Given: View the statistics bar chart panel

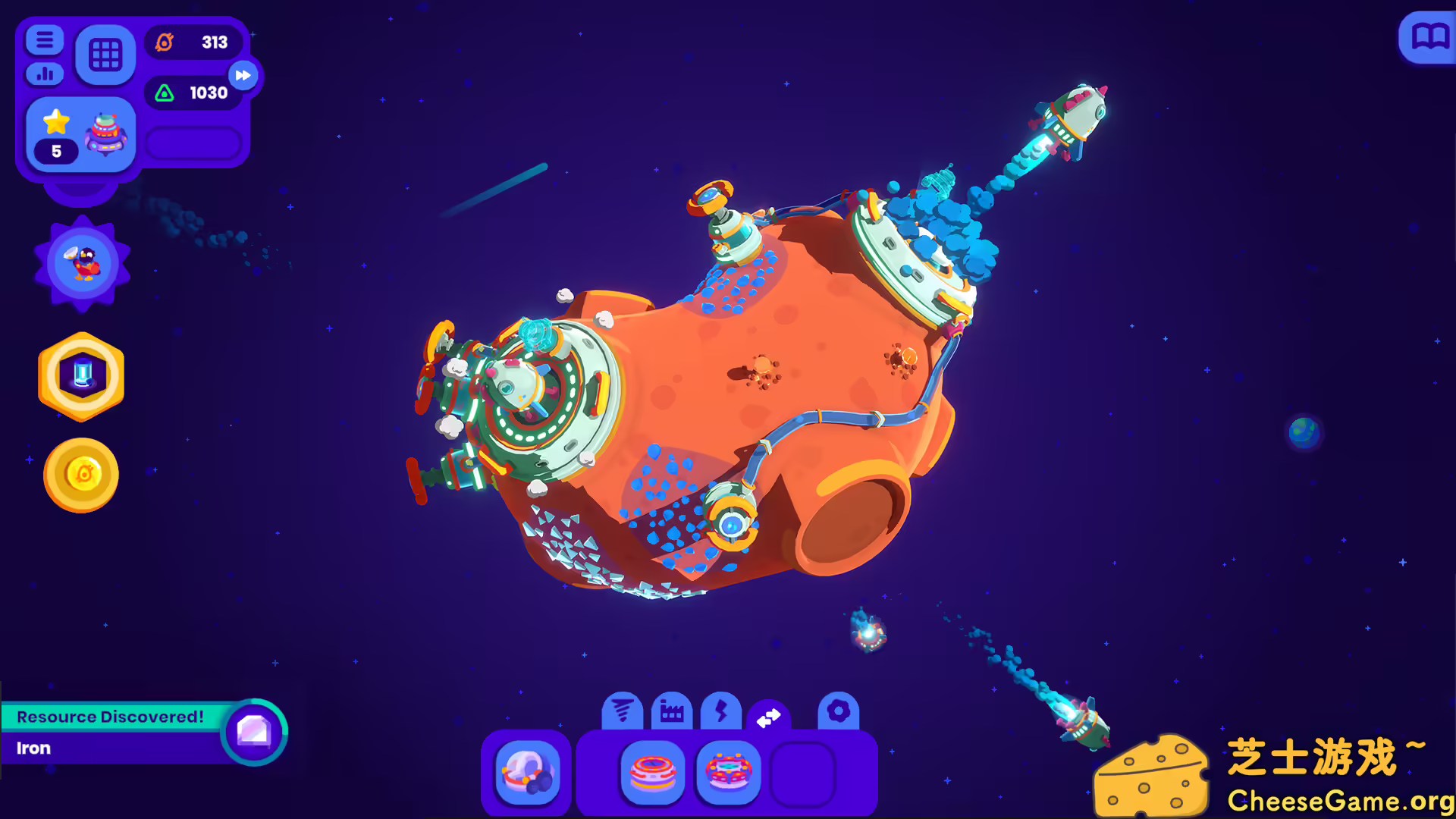Looking at the screenshot, I should point(44,74).
